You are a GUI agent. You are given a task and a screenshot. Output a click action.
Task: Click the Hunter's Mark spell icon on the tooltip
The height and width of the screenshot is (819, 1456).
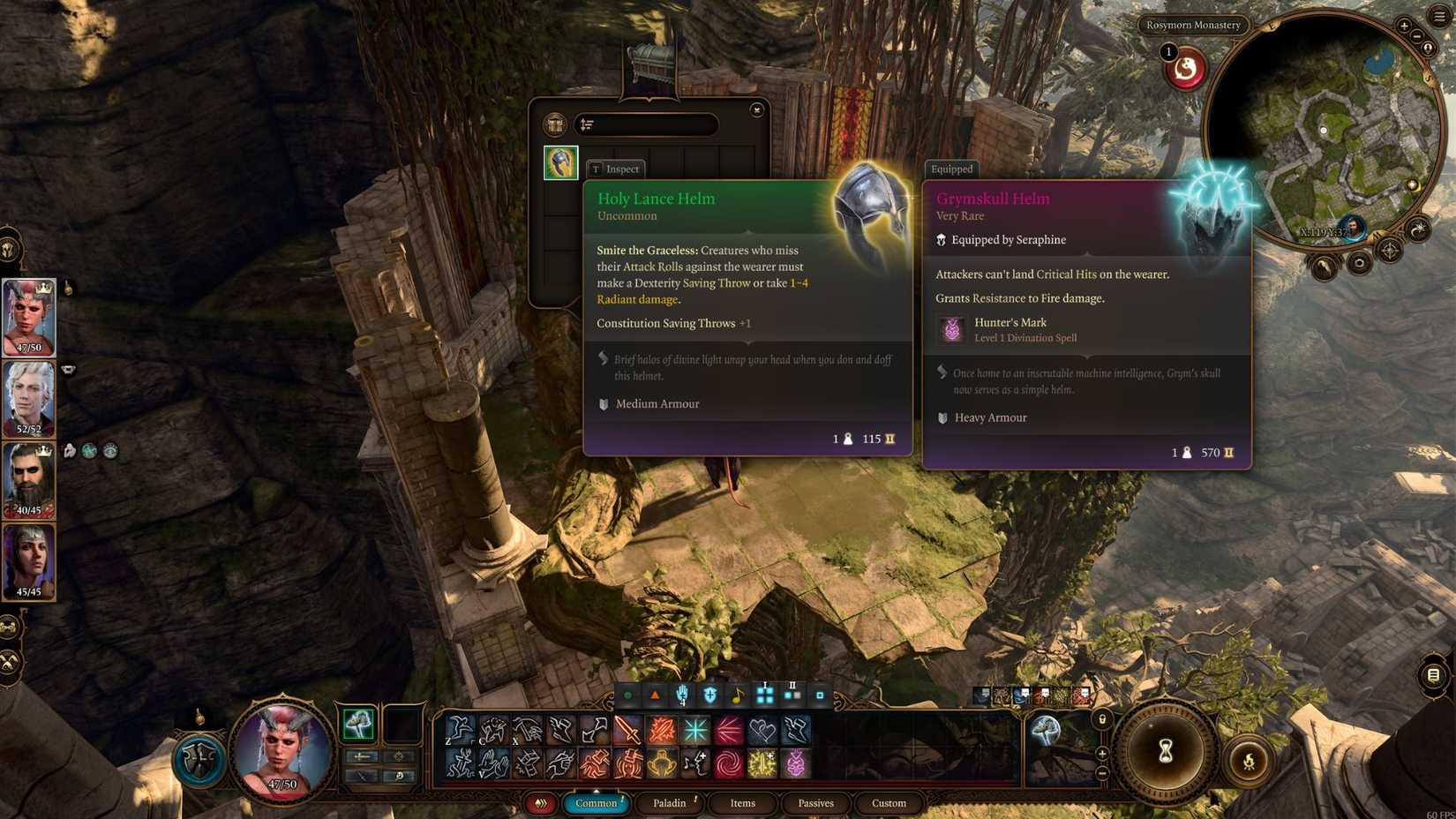[951, 330]
